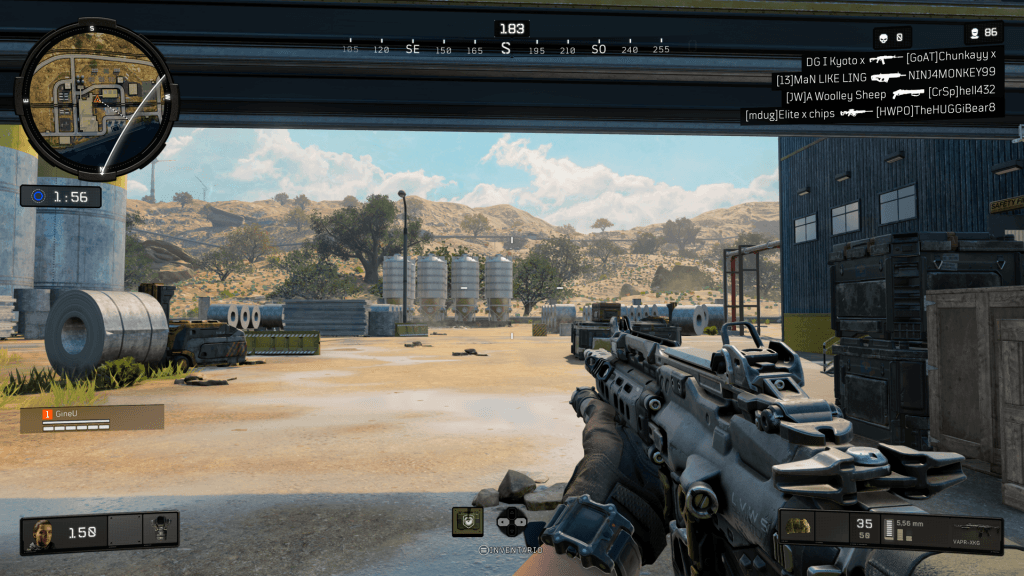Click the tan icon beside the ammo count
Viewport: 1024px width, 576px height.
797,526
